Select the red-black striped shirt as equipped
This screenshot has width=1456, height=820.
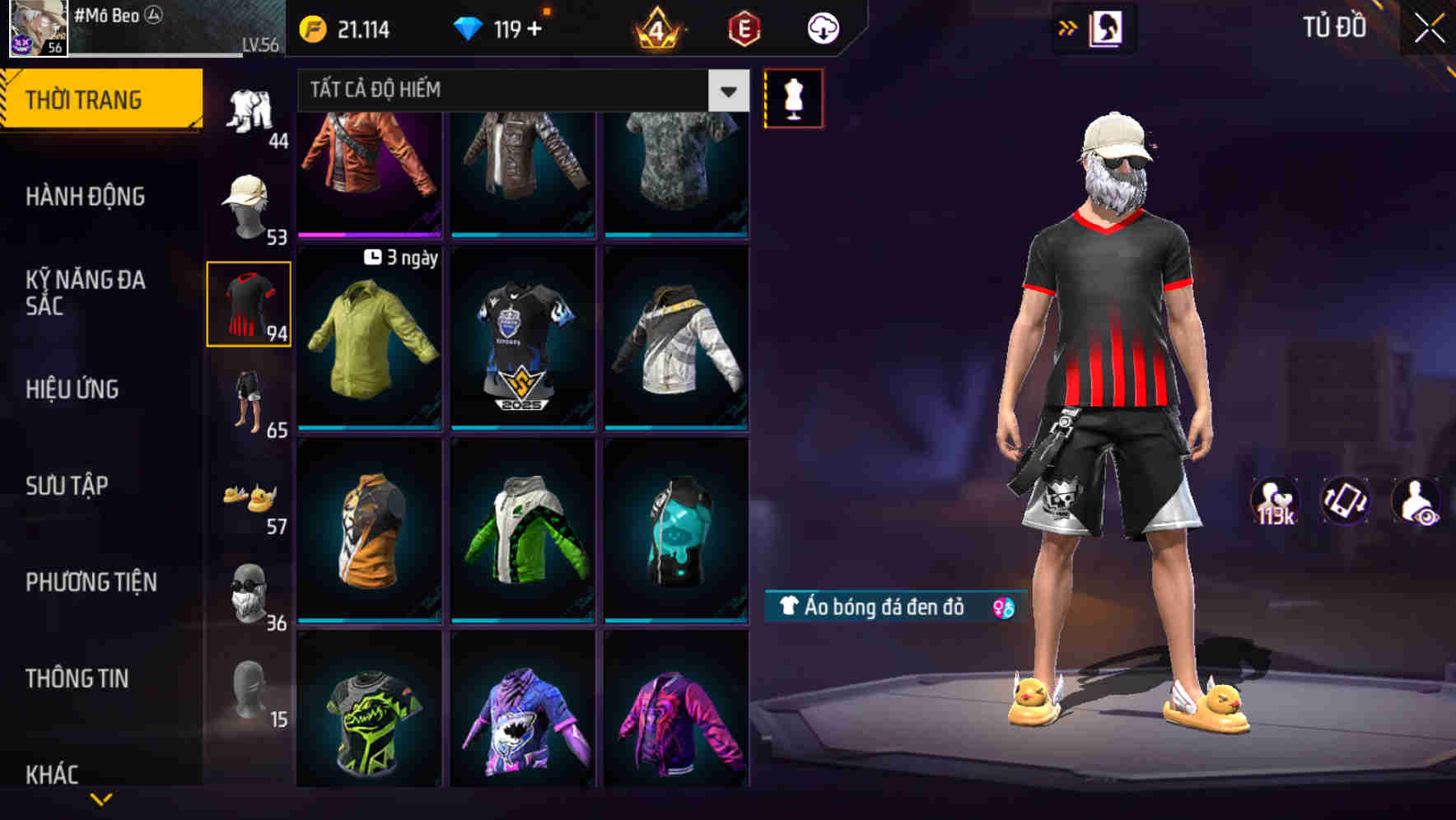[248, 305]
